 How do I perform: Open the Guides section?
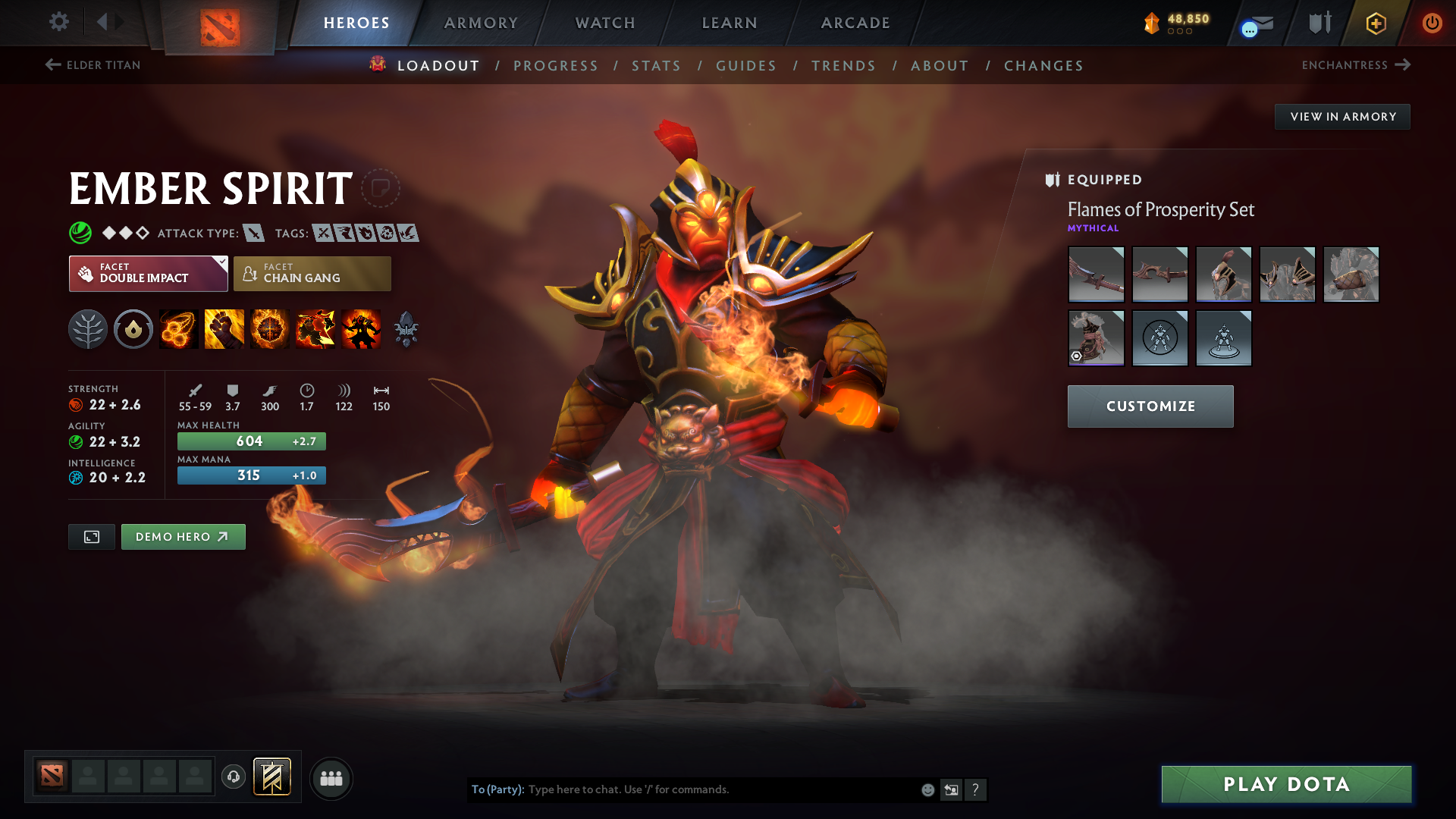pyautogui.click(x=746, y=66)
